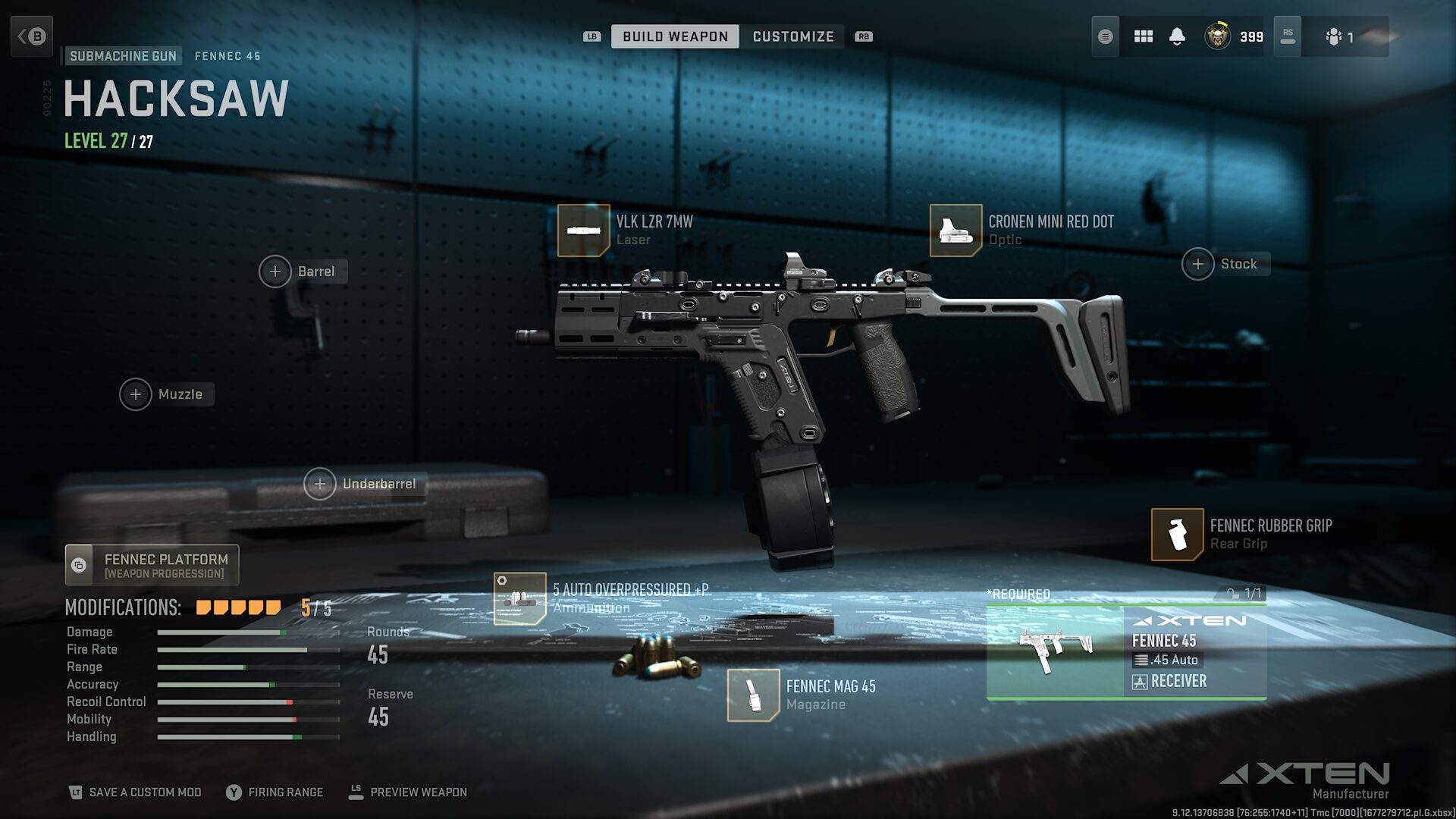Open the grid menu icon
Viewport: 1456px width, 819px height.
[1143, 36]
